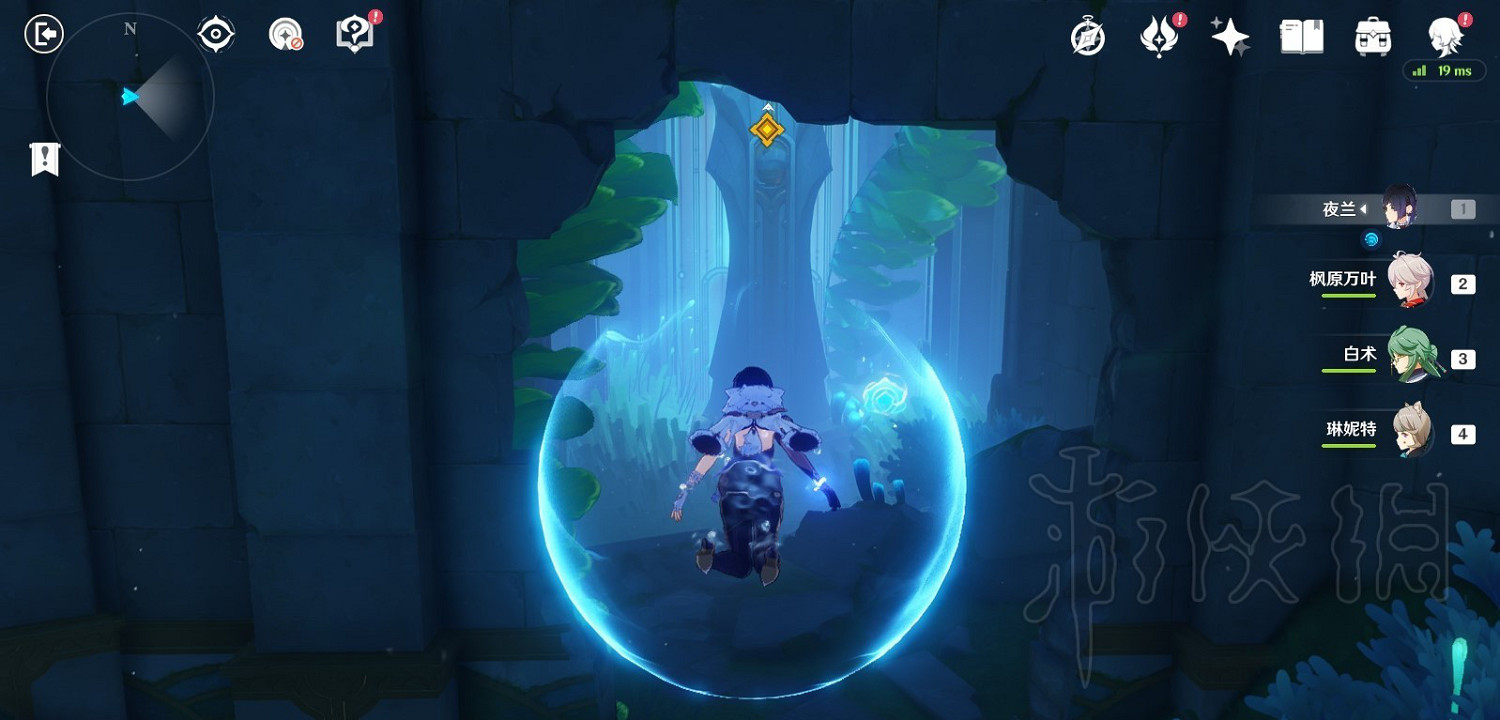Open the archive book icon
This screenshot has height=720, width=1500.
click(1301, 36)
